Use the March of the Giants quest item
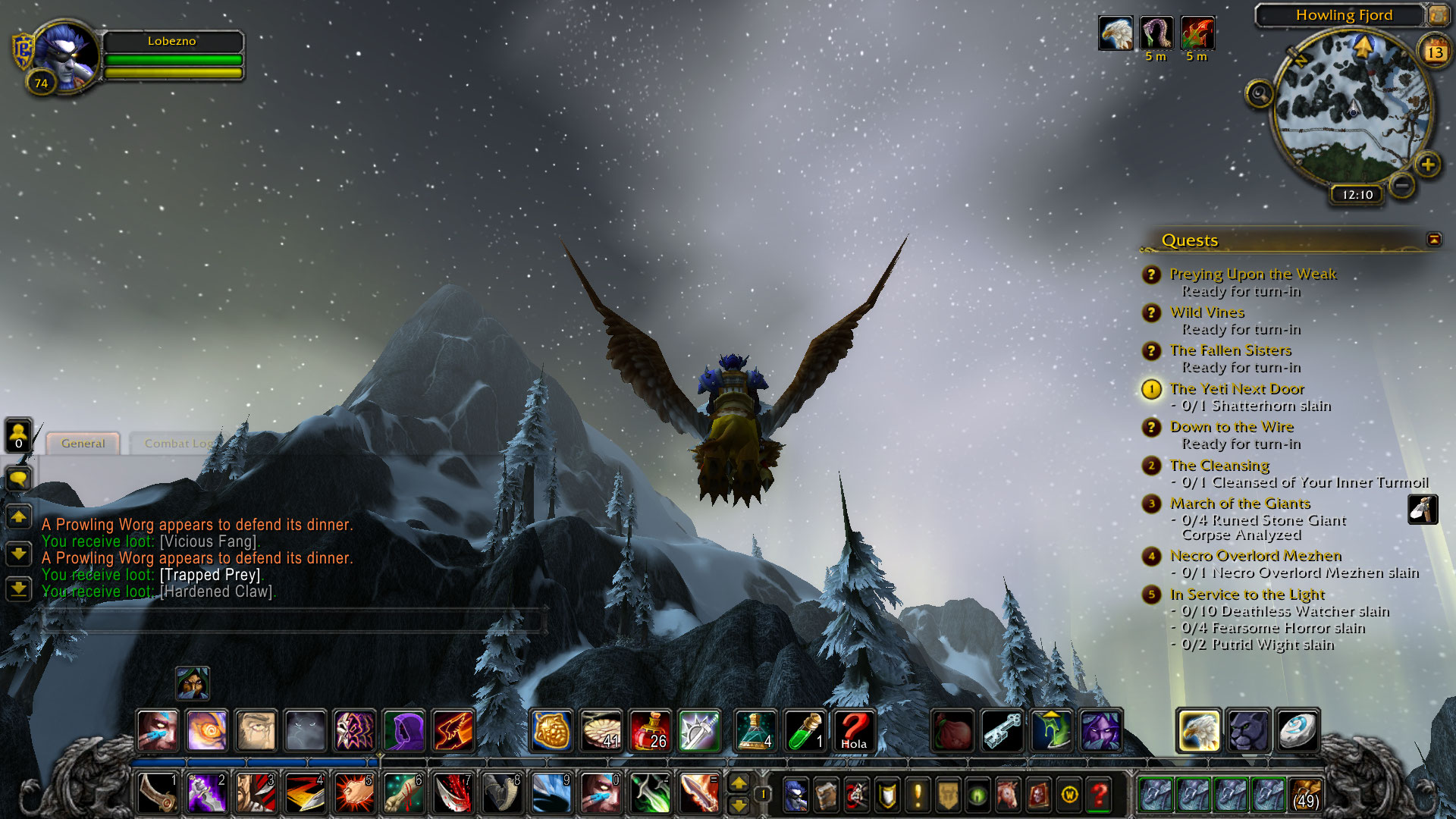Screen dimensions: 1456x819 pos(1423,510)
